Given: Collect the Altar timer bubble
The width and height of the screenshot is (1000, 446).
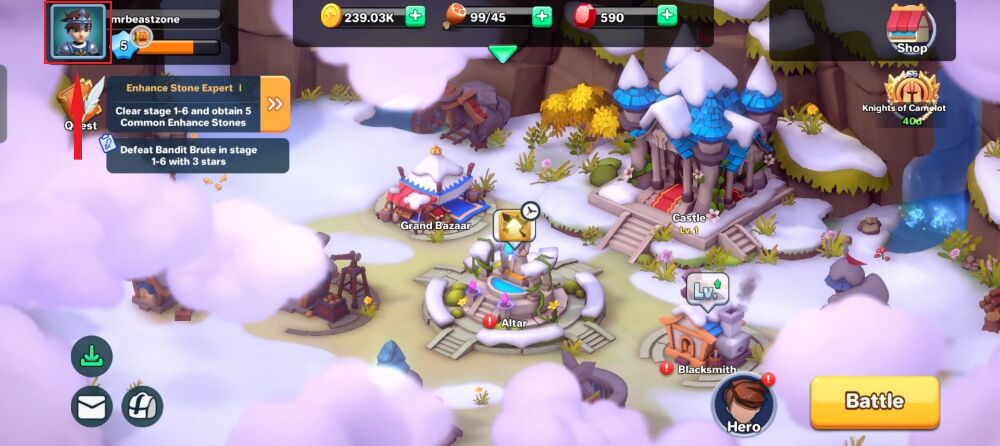Looking at the screenshot, I should pos(514,226).
